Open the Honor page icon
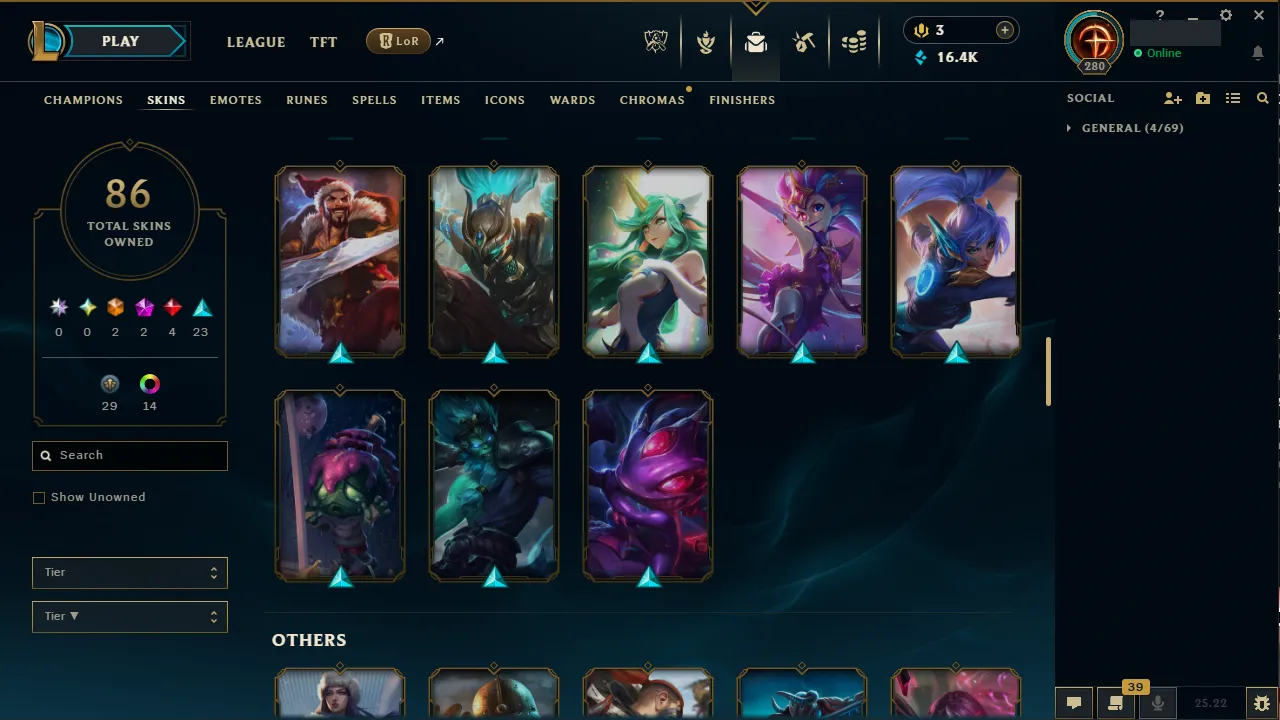This screenshot has height=720, width=1280. point(706,41)
